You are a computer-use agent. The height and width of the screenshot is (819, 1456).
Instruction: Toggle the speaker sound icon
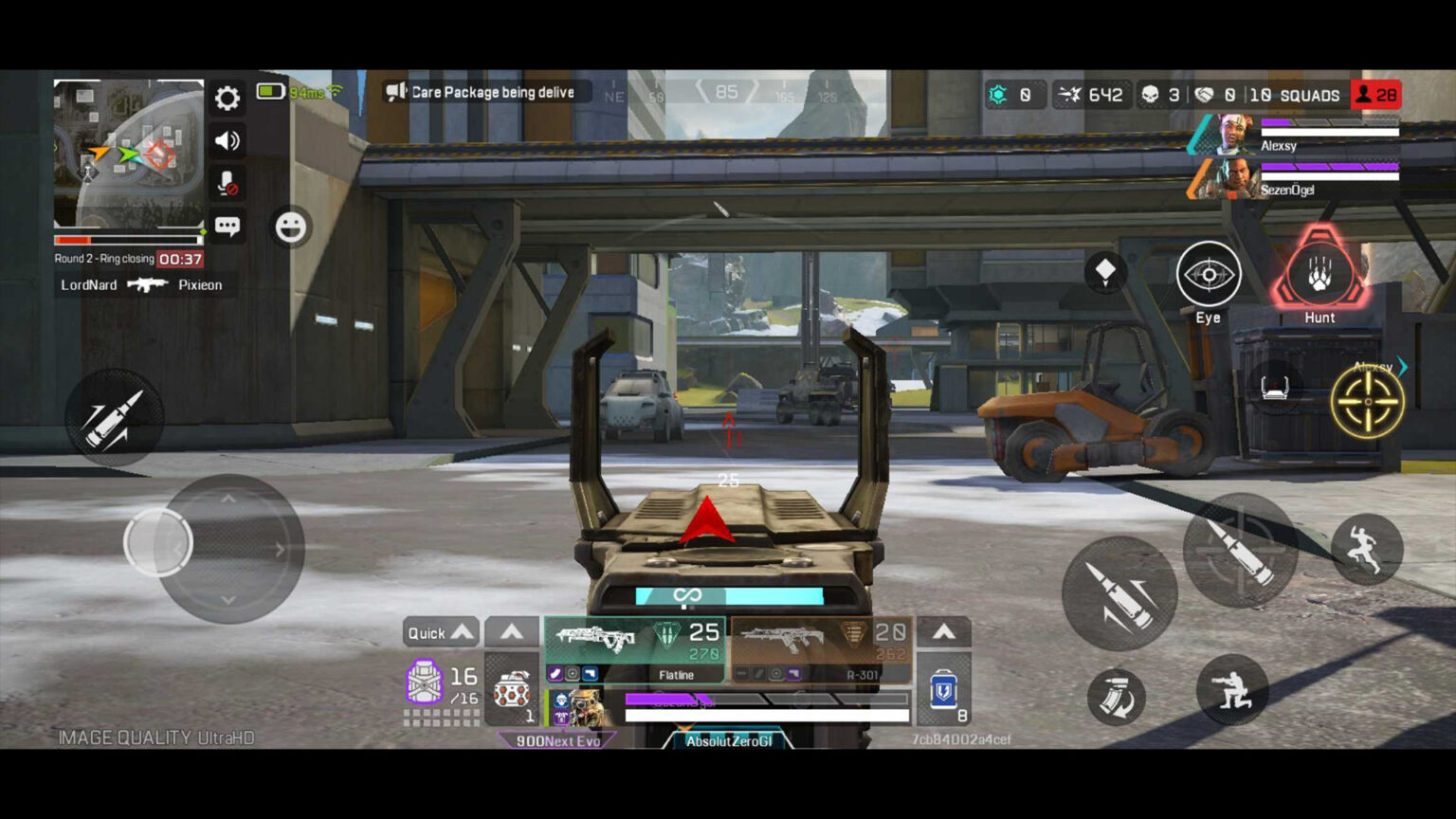coord(227,140)
